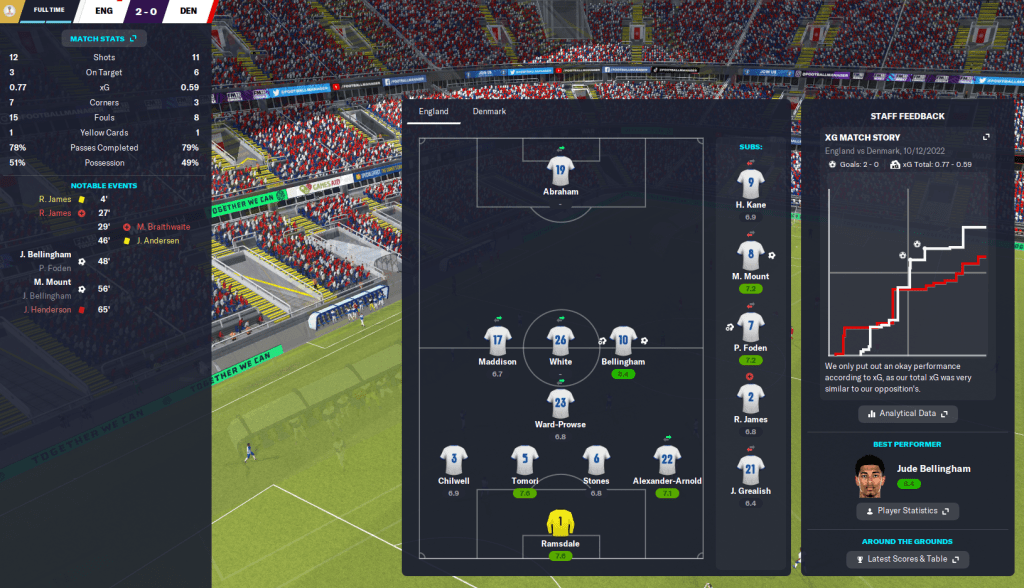
Task: Click White's number 26 shirt
Action: [x=560, y=340]
